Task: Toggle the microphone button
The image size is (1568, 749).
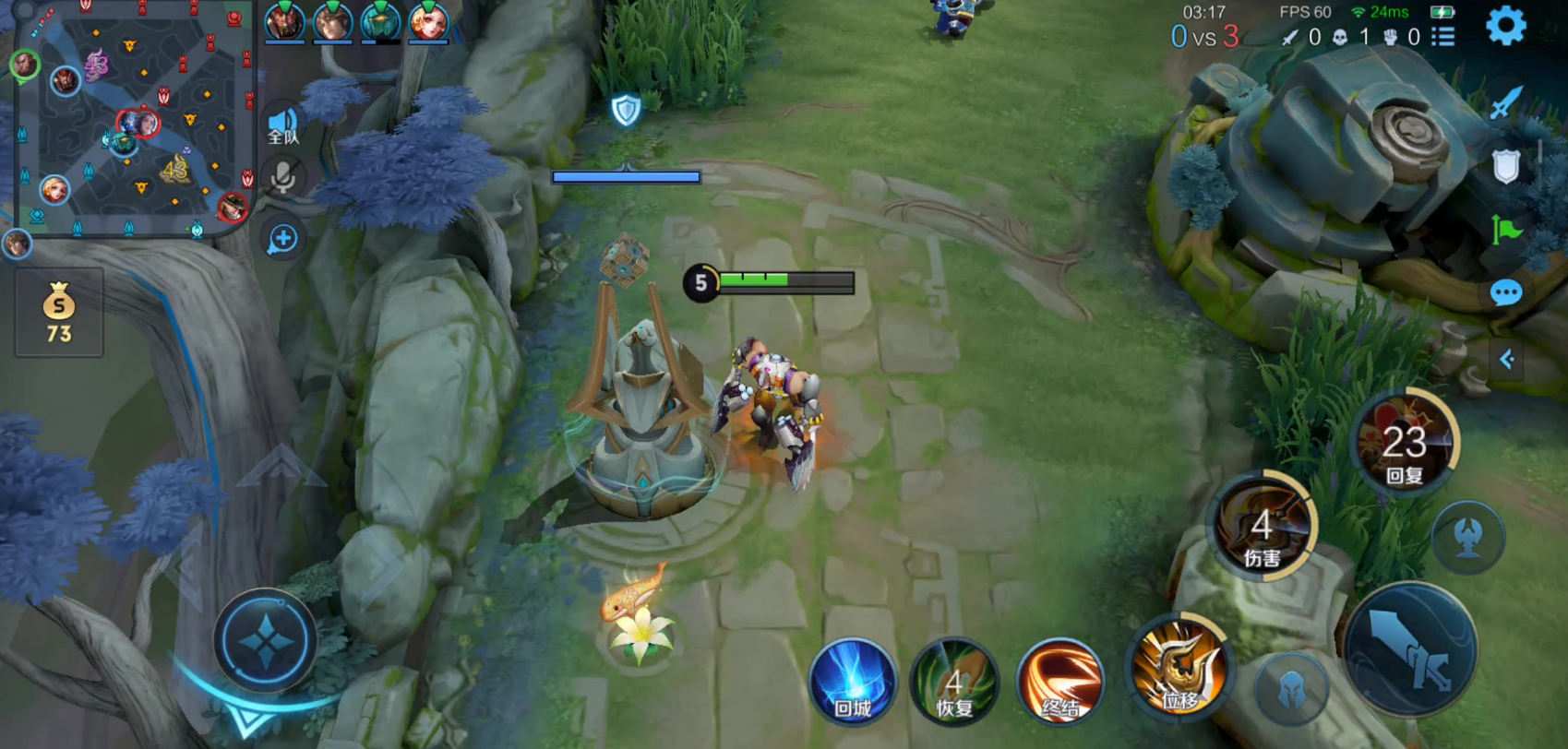Action: click(282, 177)
